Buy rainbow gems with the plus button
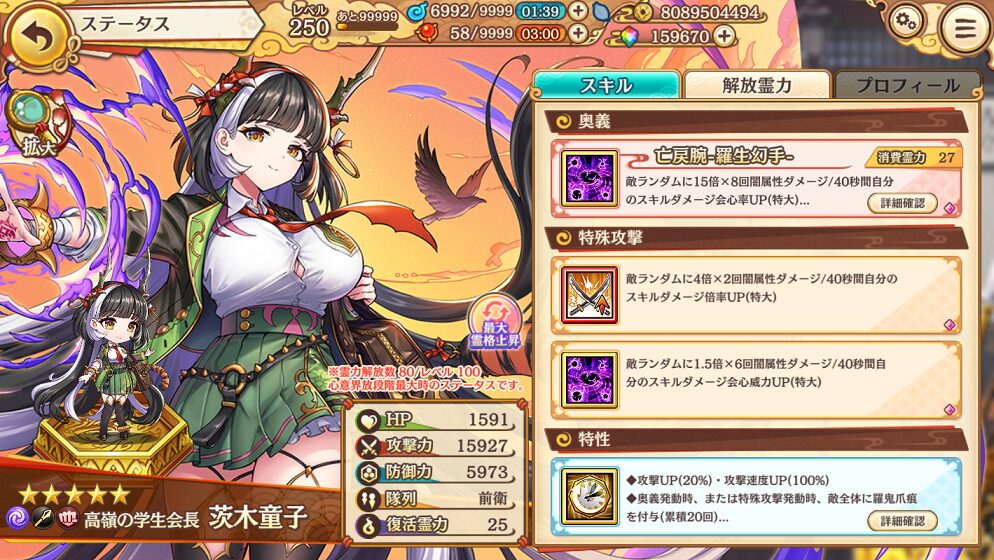The image size is (994, 560). tap(724, 36)
